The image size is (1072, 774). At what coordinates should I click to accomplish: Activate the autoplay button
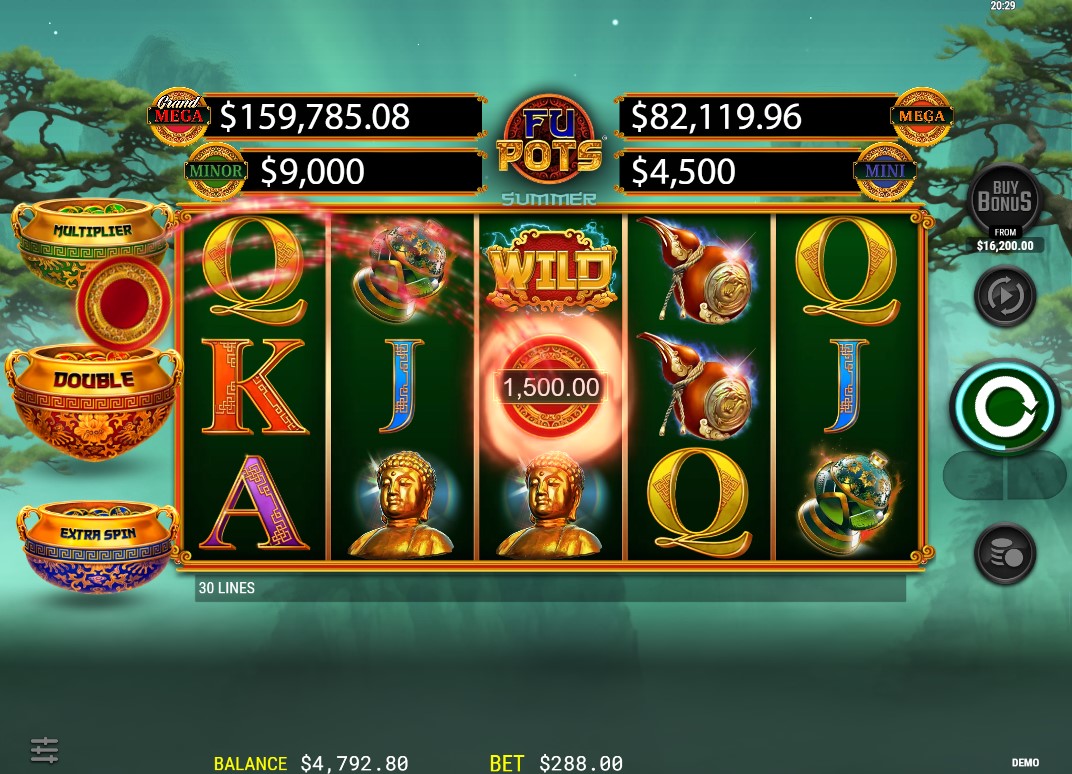click(x=1004, y=296)
